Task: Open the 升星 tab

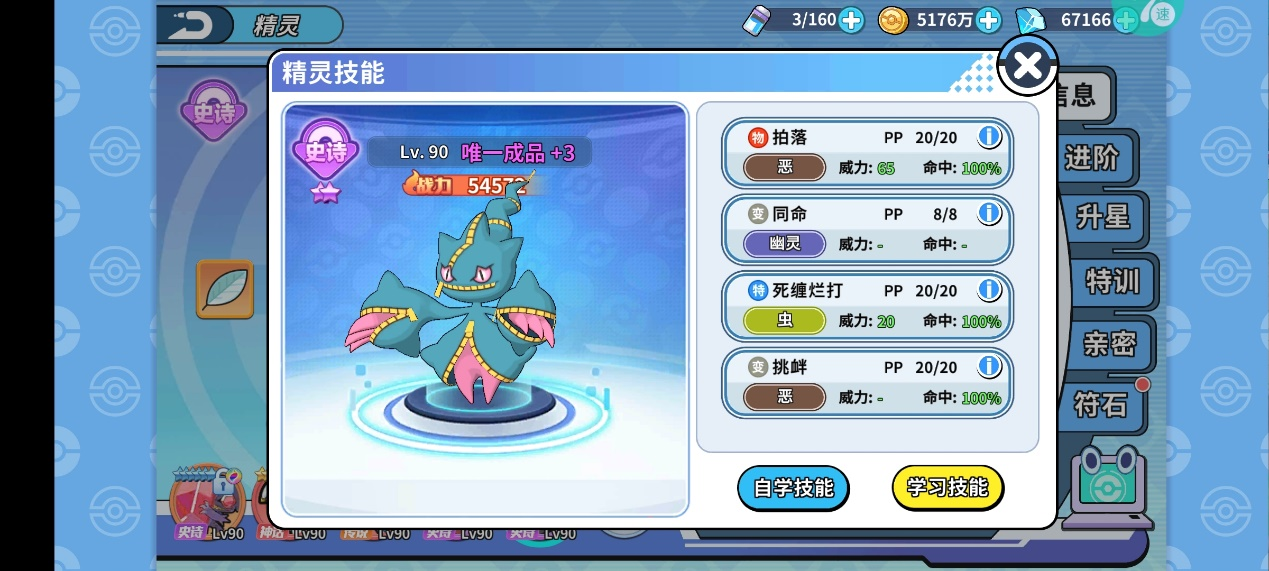Action: click(1102, 218)
